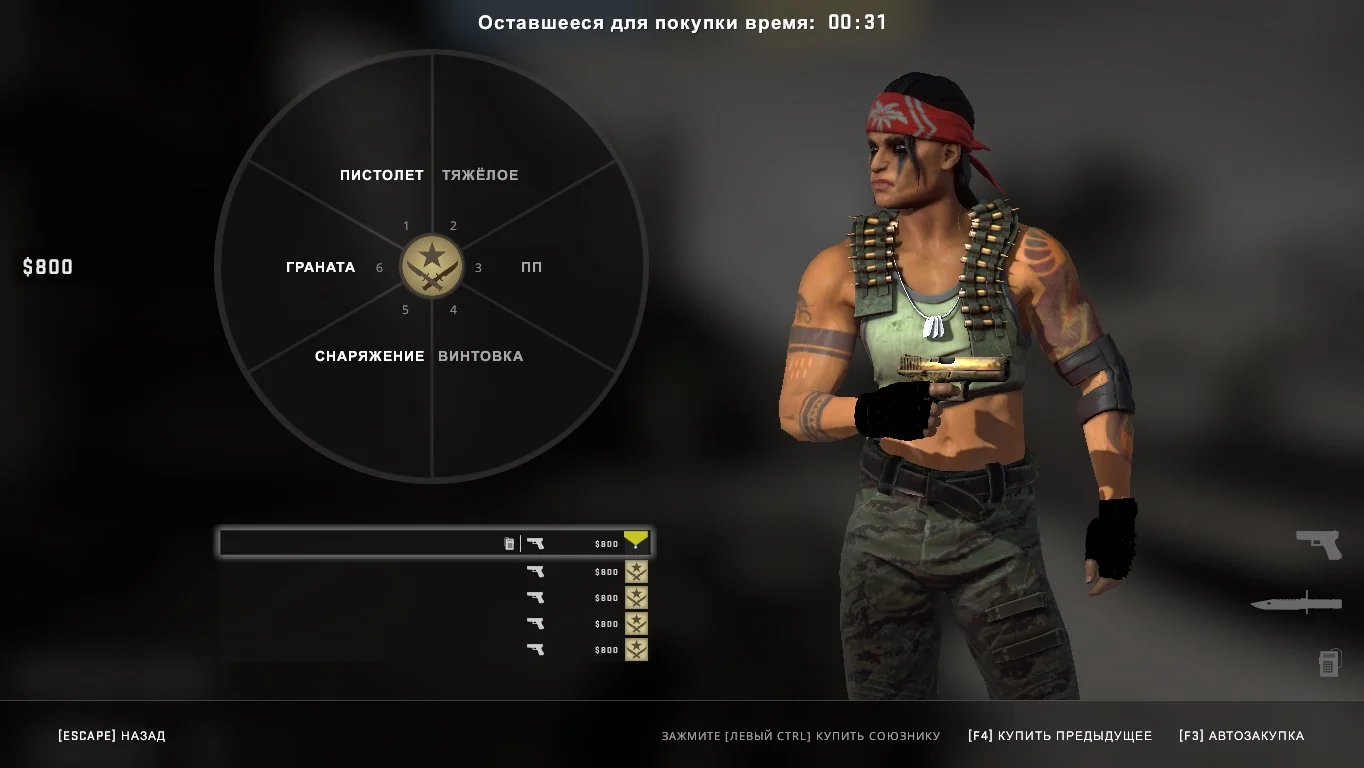The image size is (1364, 768).
Task: Select the highlighted $800 pistol row
Action: [435, 543]
